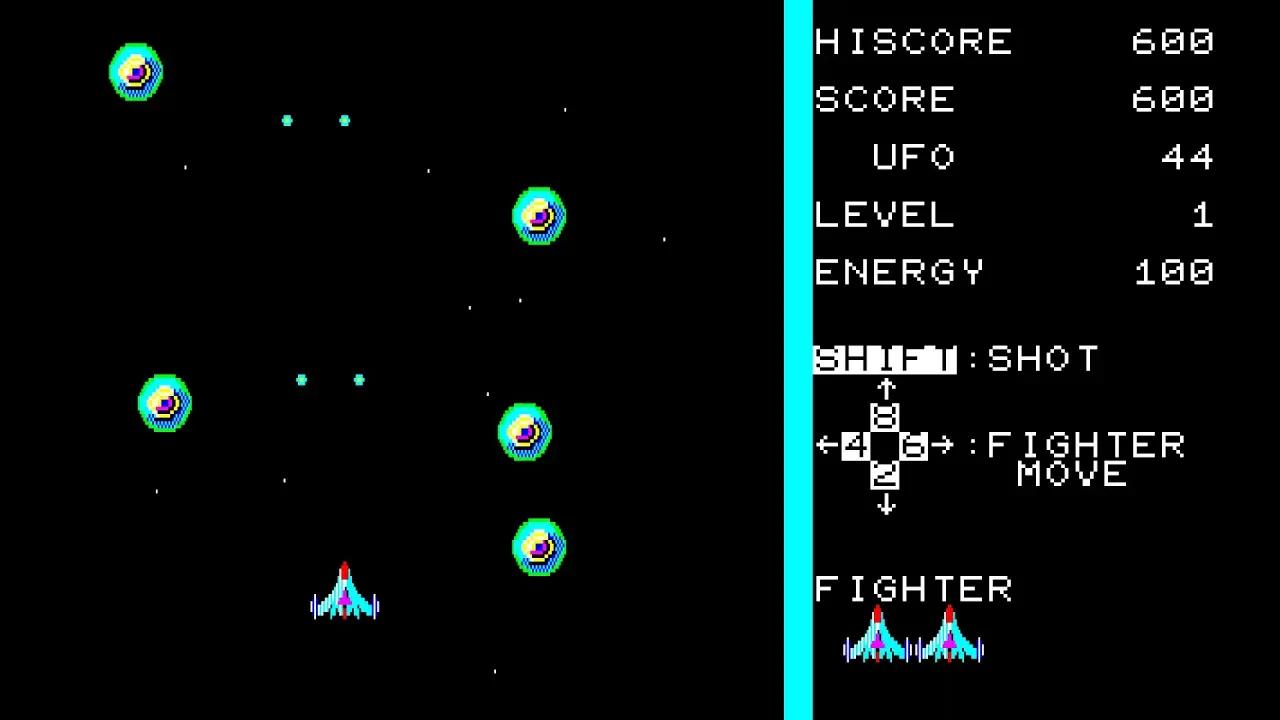Click the UFO in the top-left corner
Image resolution: width=1280 pixels, height=720 pixels.
coord(135,70)
